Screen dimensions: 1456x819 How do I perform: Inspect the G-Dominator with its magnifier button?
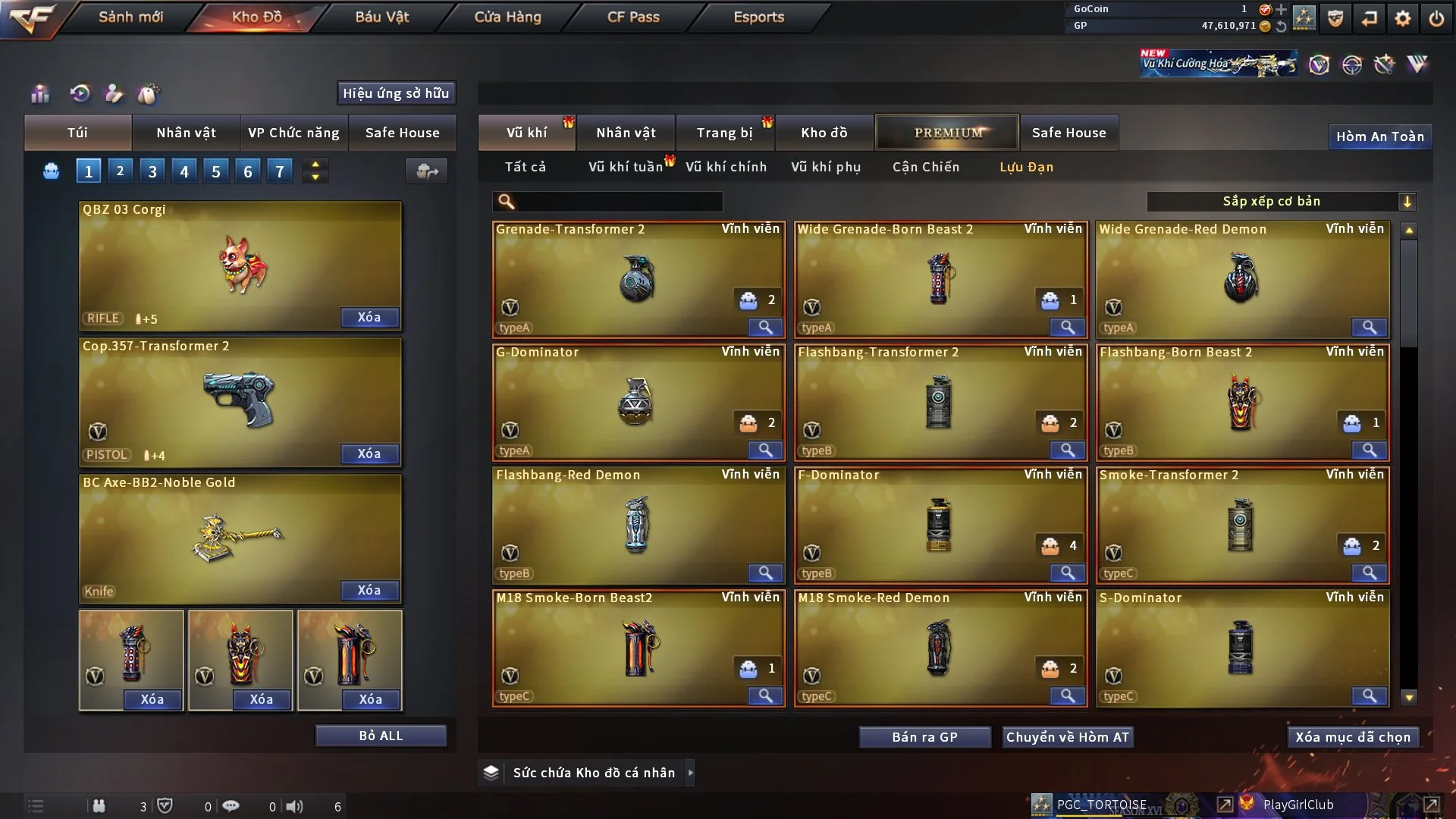point(765,450)
